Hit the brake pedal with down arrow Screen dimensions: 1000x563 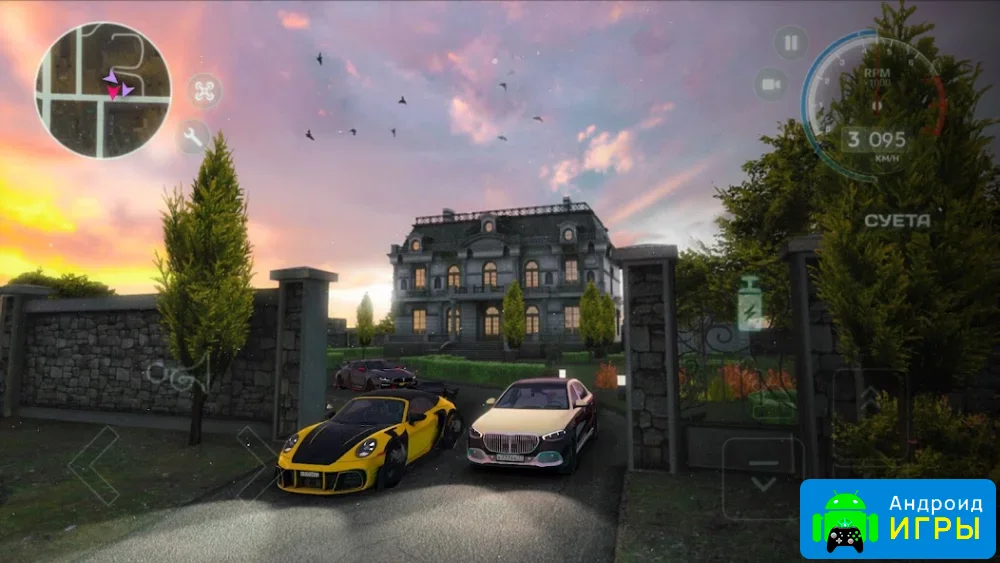point(763,477)
